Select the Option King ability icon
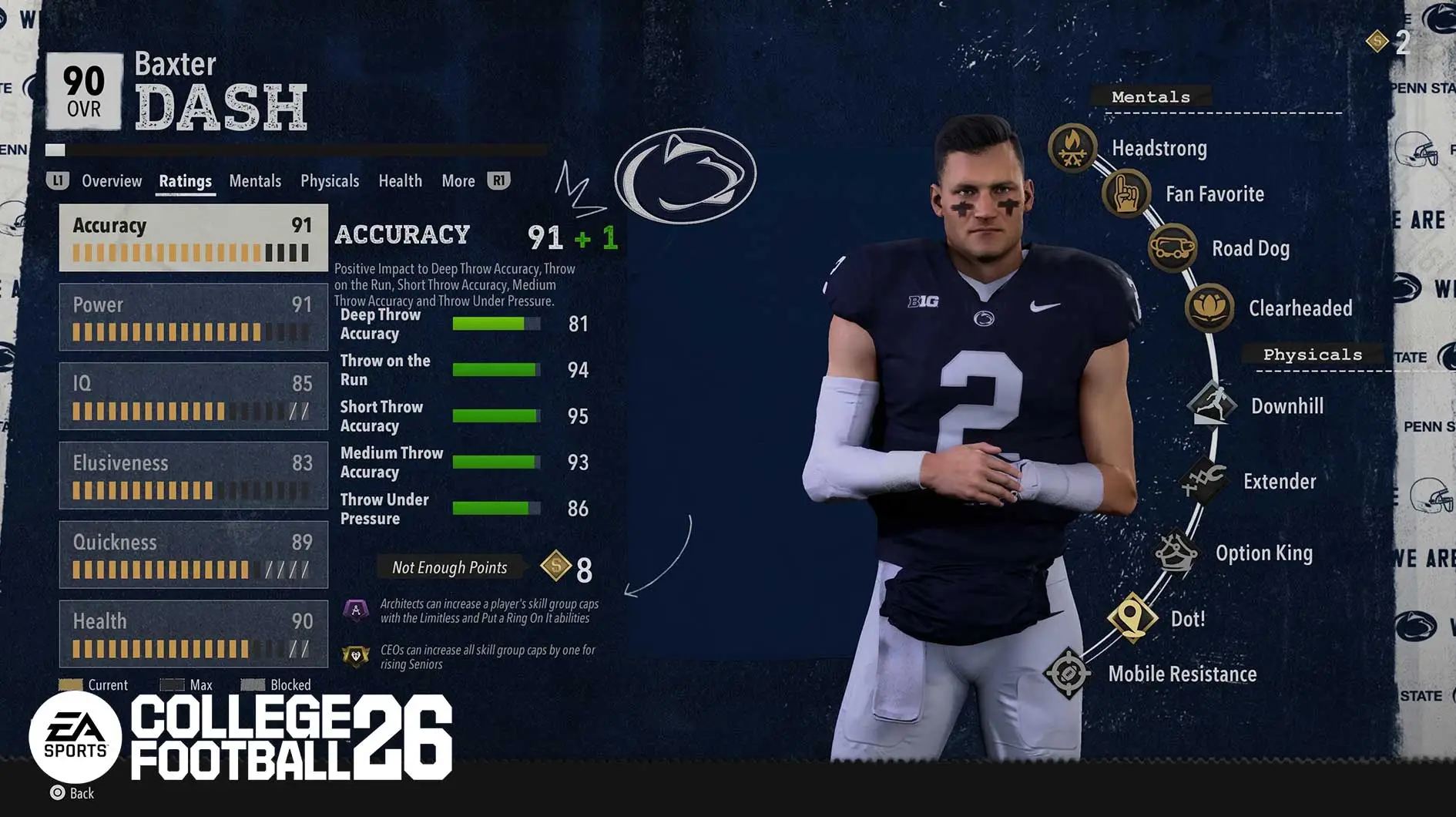The width and height of the screenshot is (1456, 817). [x=1176, y=552]
